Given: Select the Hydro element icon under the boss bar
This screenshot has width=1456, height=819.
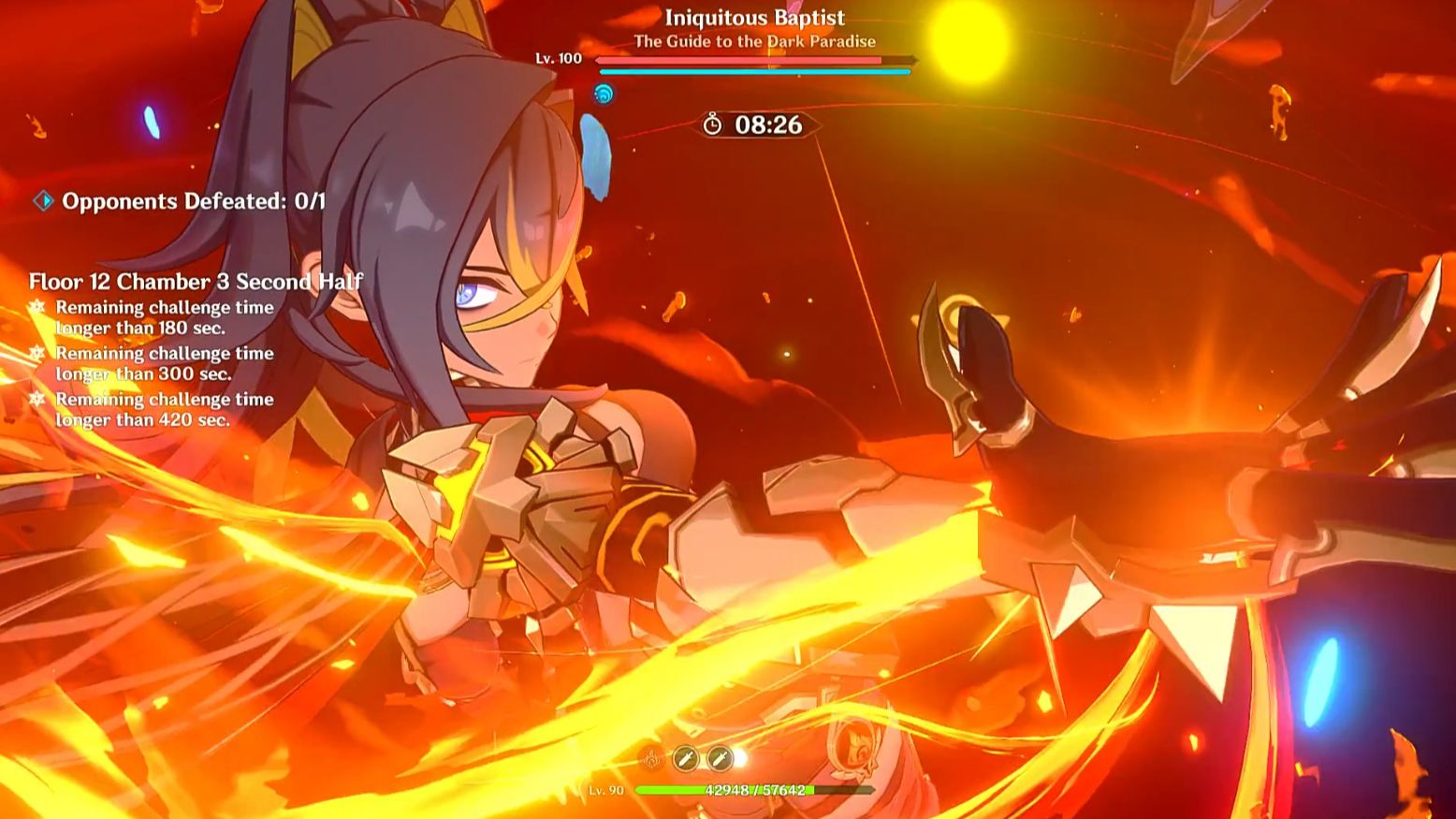Looking at the screenshot, I should 604,93.
